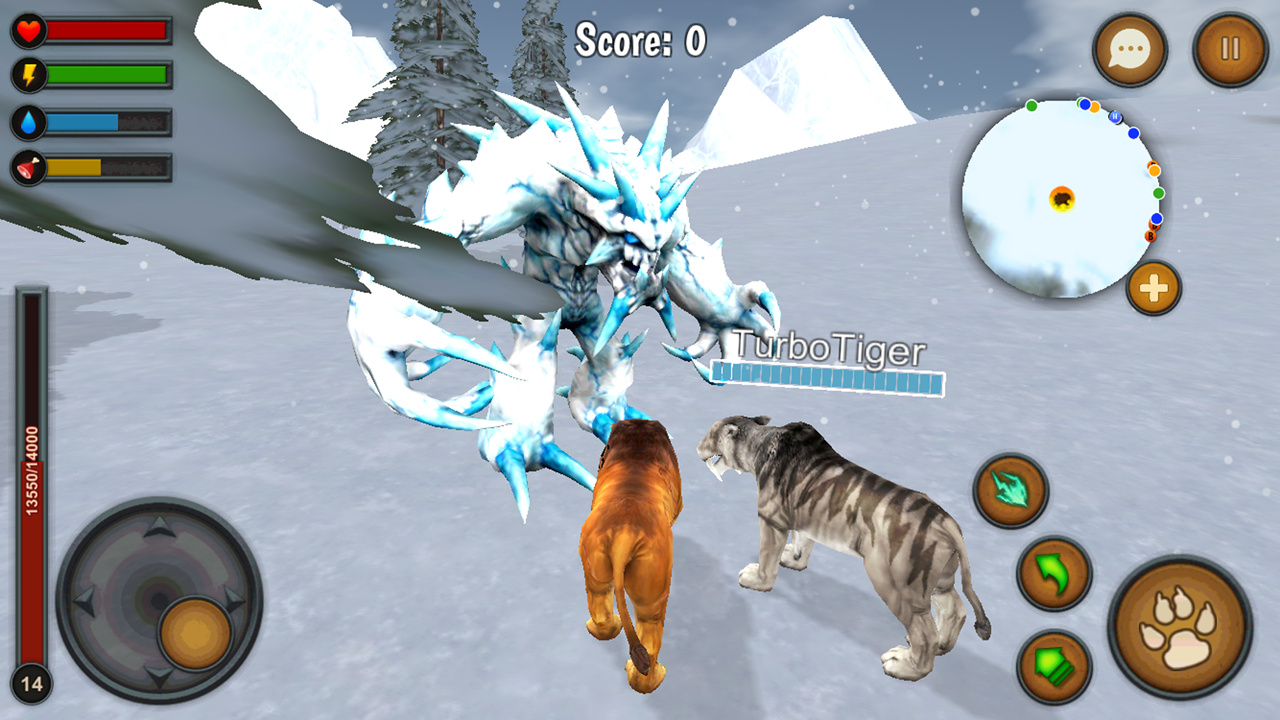Tap the player marker on the minimap
The height and width of the screenshot is (720, 1280).
(1062, 199)
